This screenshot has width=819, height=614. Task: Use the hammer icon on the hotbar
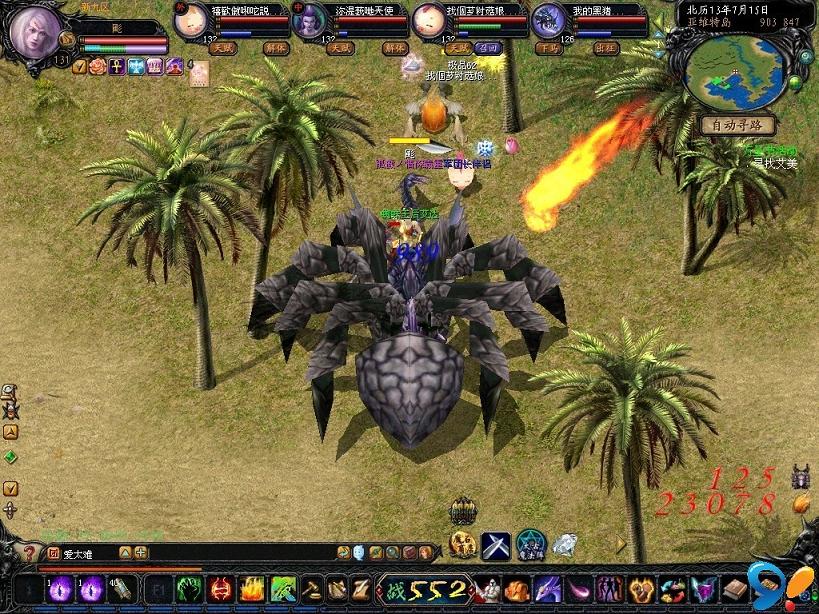[311, 589]
